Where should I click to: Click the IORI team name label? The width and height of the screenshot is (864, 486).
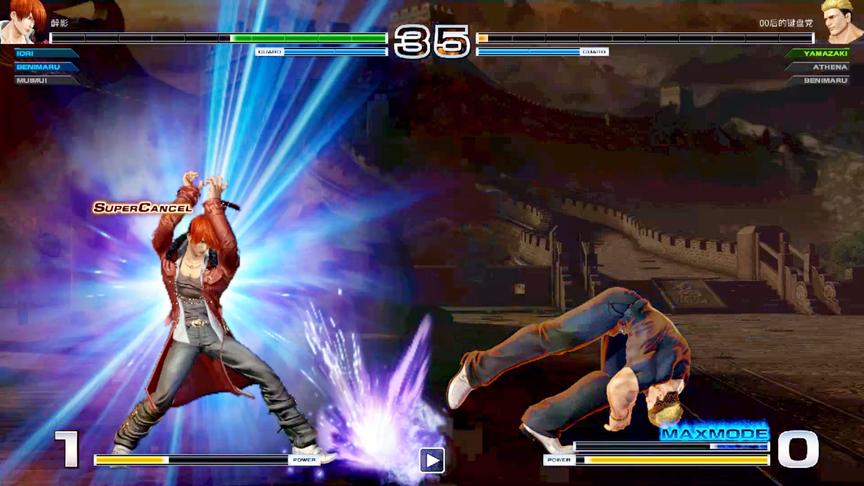[26, 53]
